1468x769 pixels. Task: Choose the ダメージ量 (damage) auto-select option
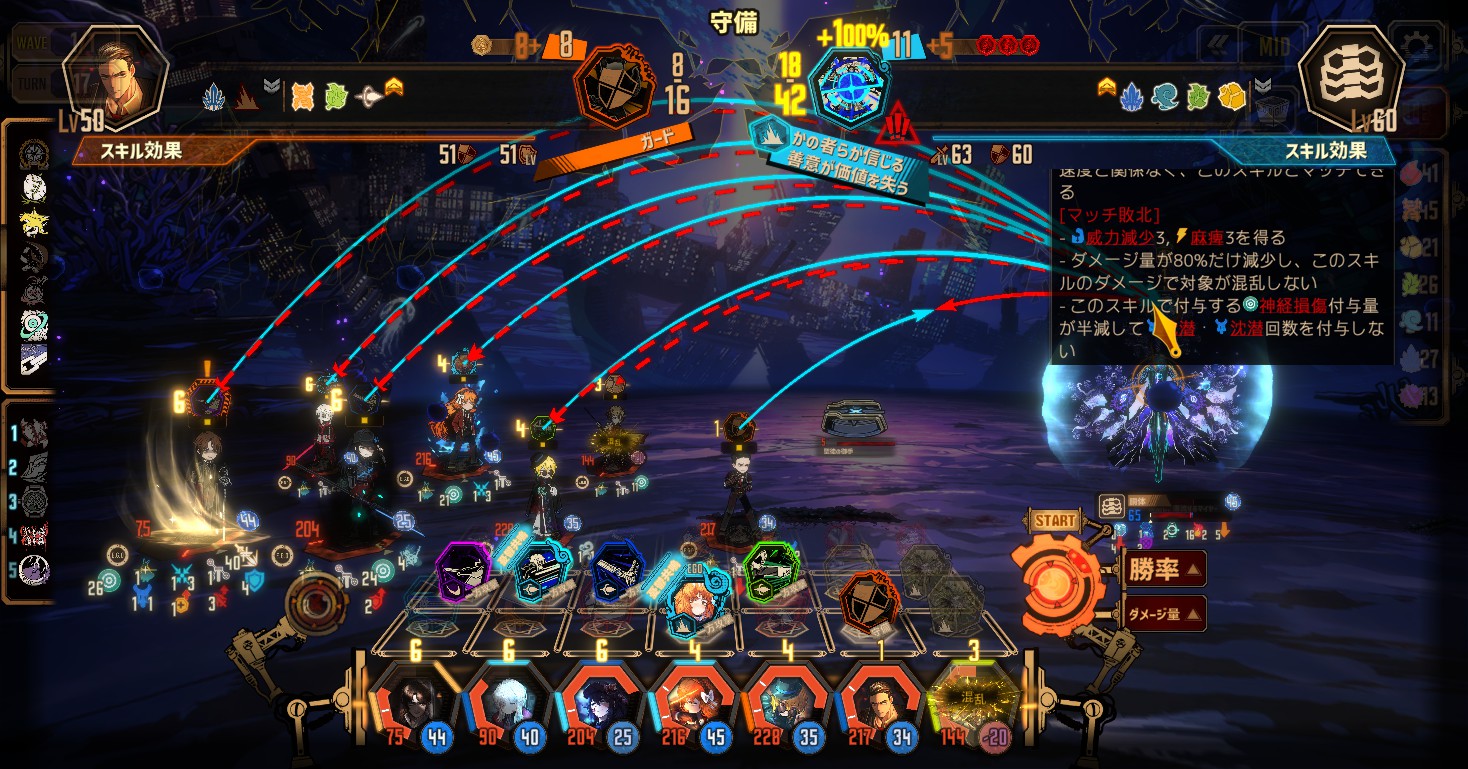click(1163, 614)
